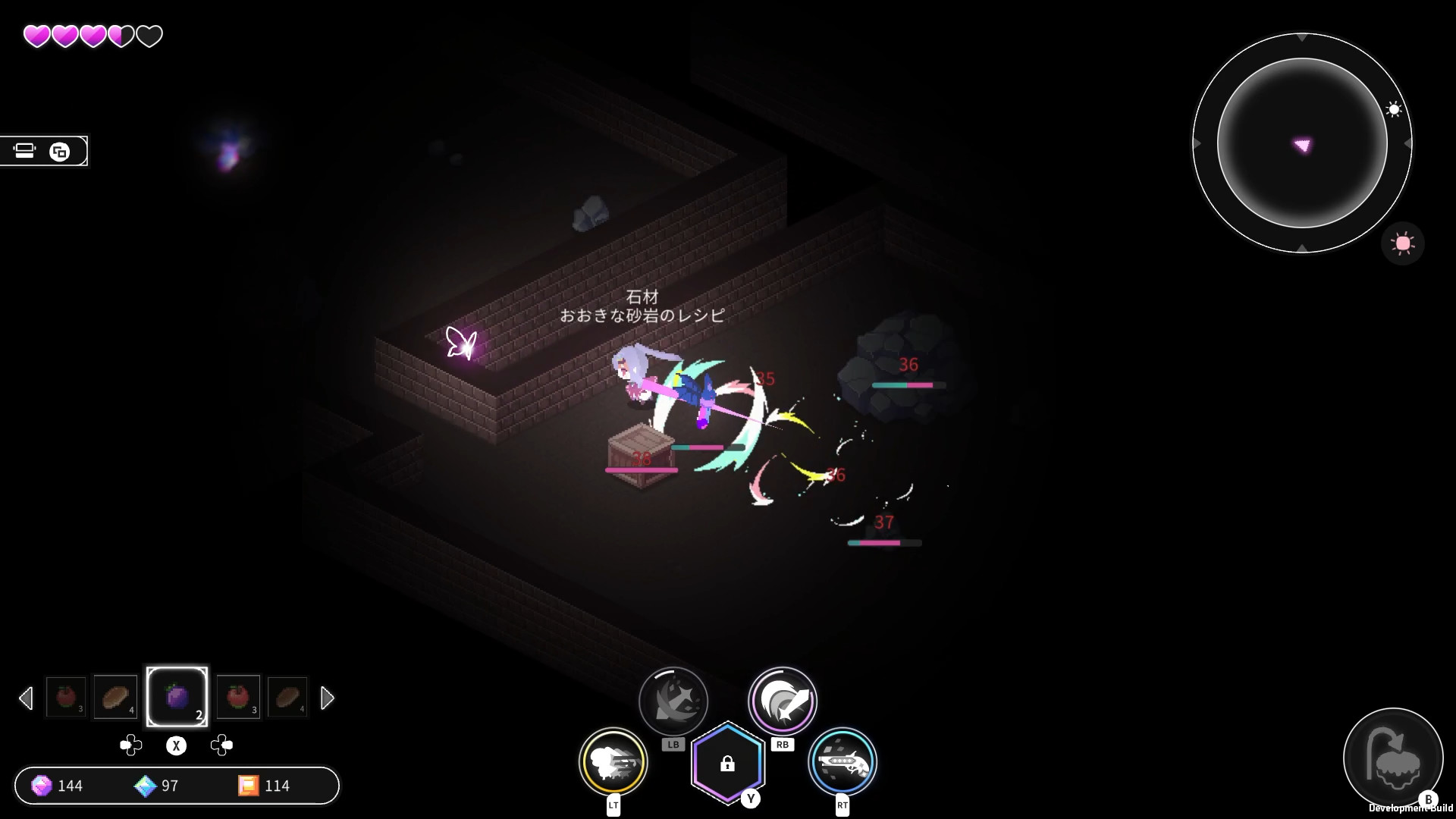1456x819 pixels.
Task: Select the LB dash skill icon
Action: pyautogui.click(x=673, y=700)
